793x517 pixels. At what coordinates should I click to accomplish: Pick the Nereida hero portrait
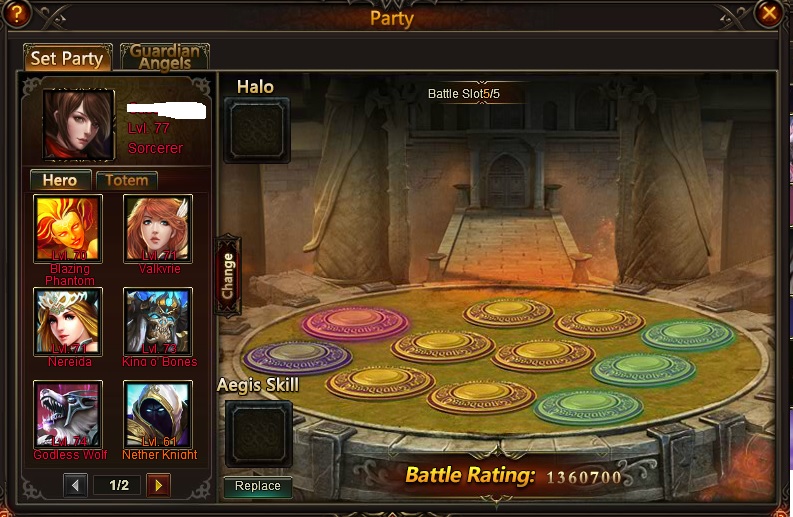(x=68, y=321)
